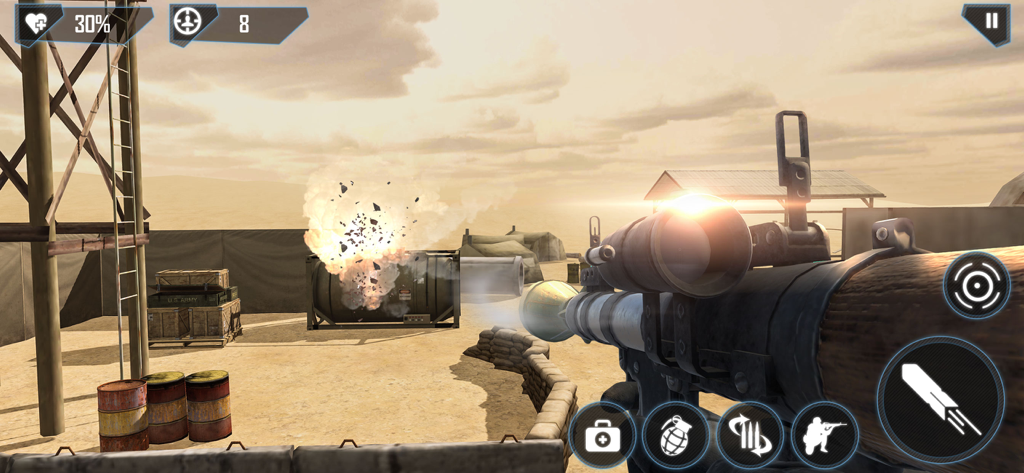Tap the crouching soldier stance icon
This screenshot has width=1024, height=473.
click(x=824, y=436)
